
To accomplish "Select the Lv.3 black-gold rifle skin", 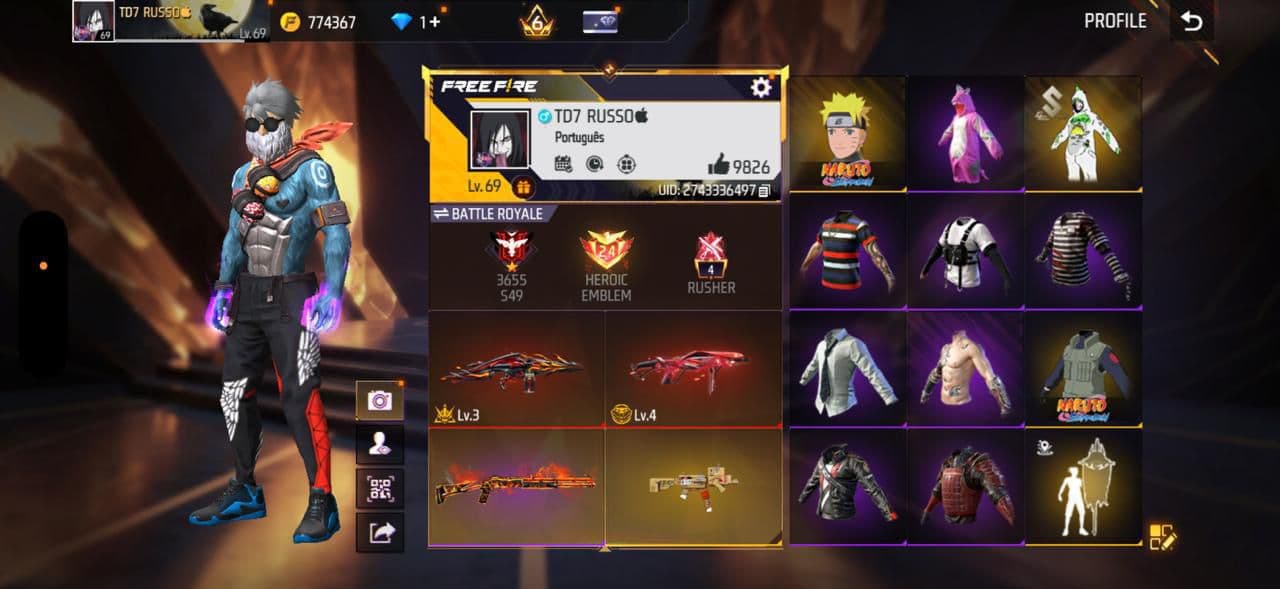I will pyautogui.click(x=516, y=369).
